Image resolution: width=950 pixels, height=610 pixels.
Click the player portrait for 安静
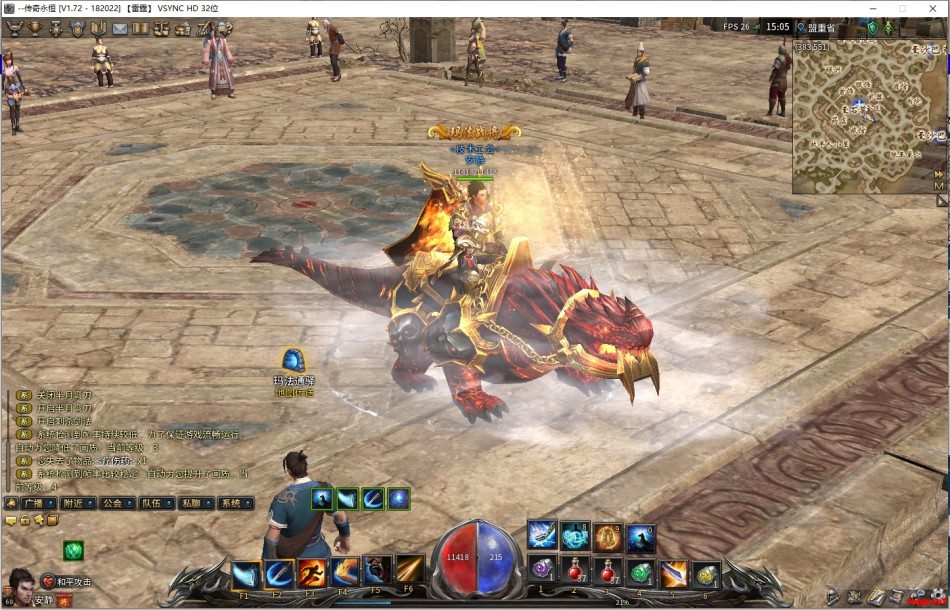point(20,583)
